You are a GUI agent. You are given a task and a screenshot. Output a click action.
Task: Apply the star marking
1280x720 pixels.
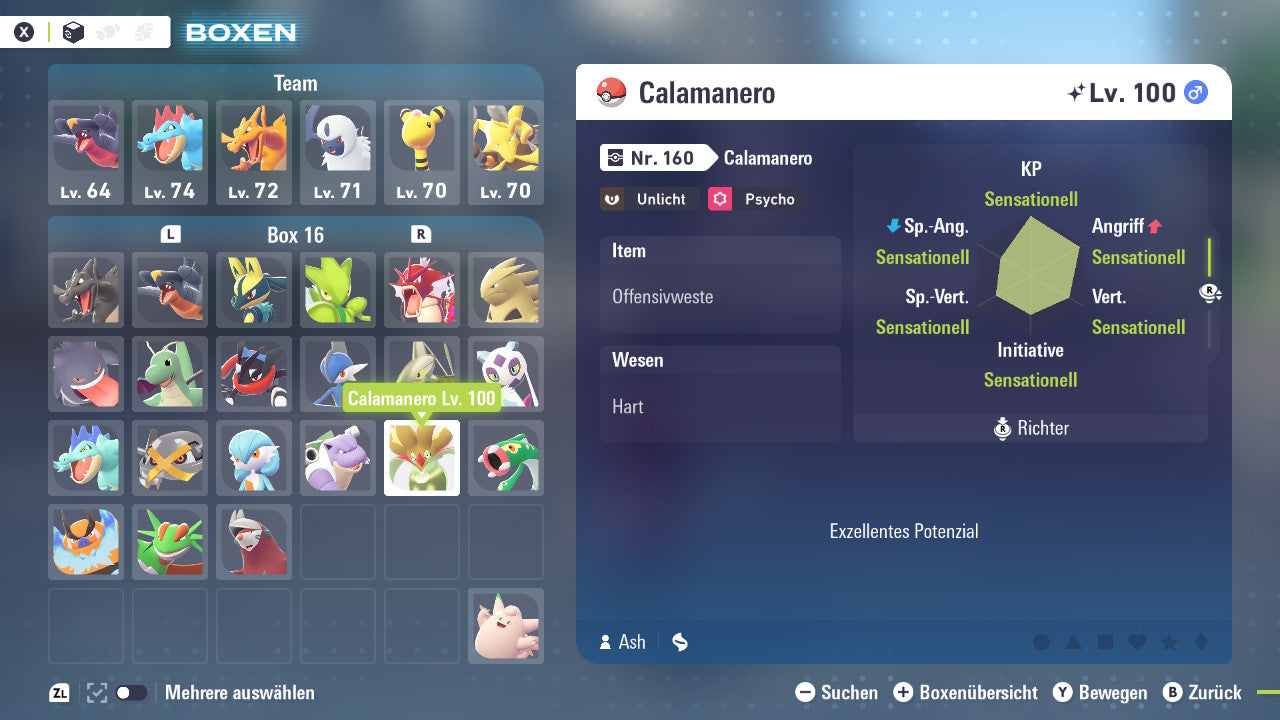(1169, 642)
